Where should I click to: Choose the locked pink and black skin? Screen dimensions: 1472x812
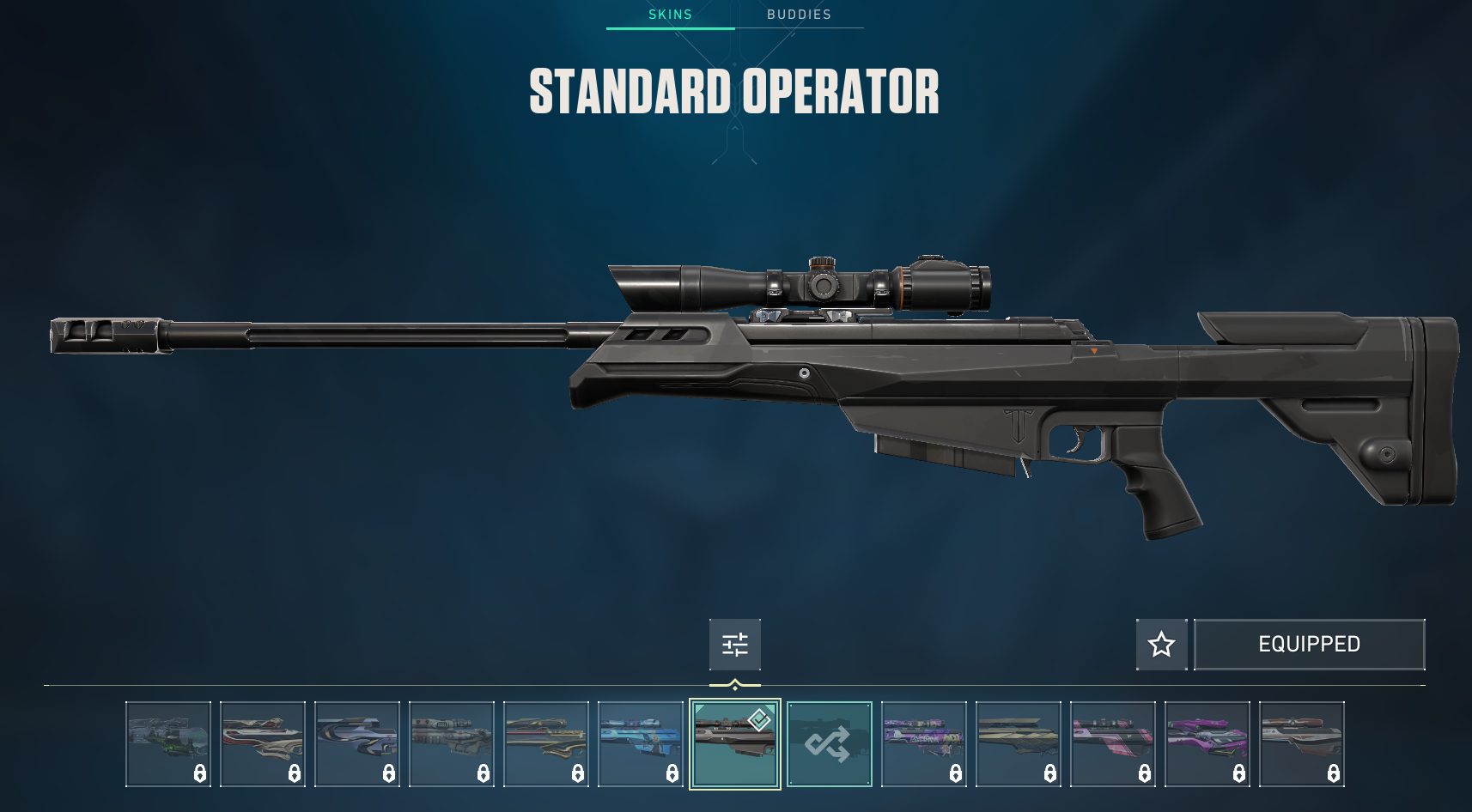click(x=1113, y=743)
